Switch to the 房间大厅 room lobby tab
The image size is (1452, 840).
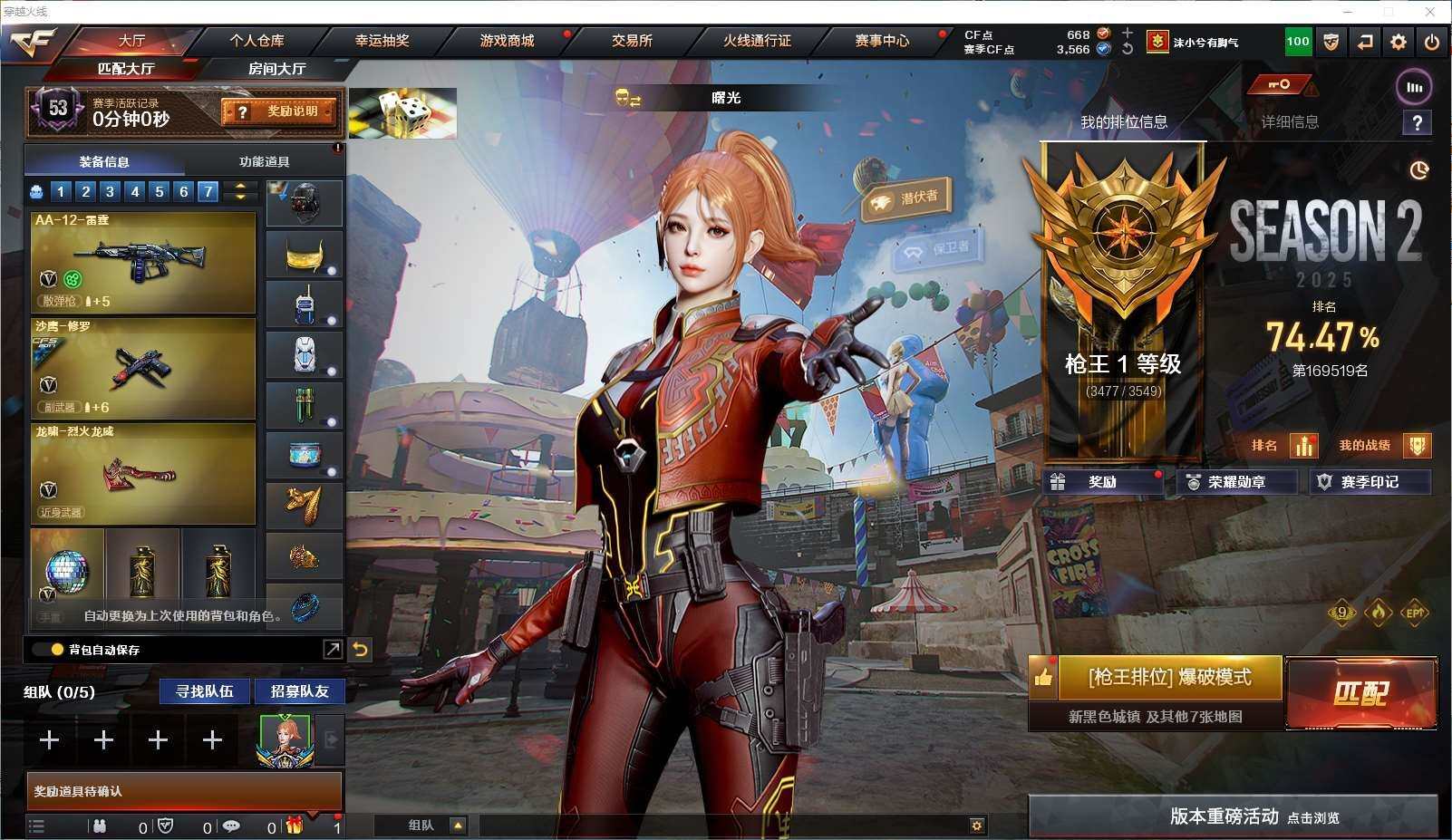tap(276, 69)
